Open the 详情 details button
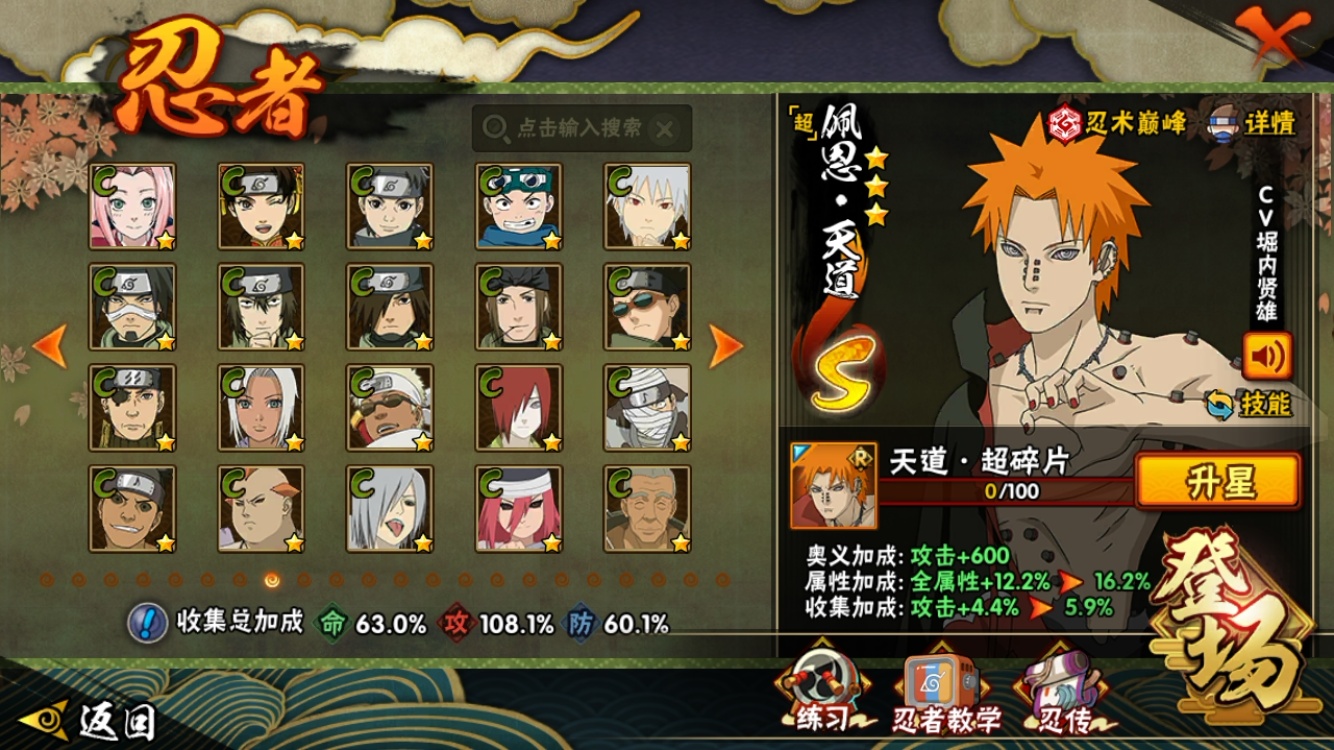The height and width of the screenshot is (750, 1334). (1254, 123)
